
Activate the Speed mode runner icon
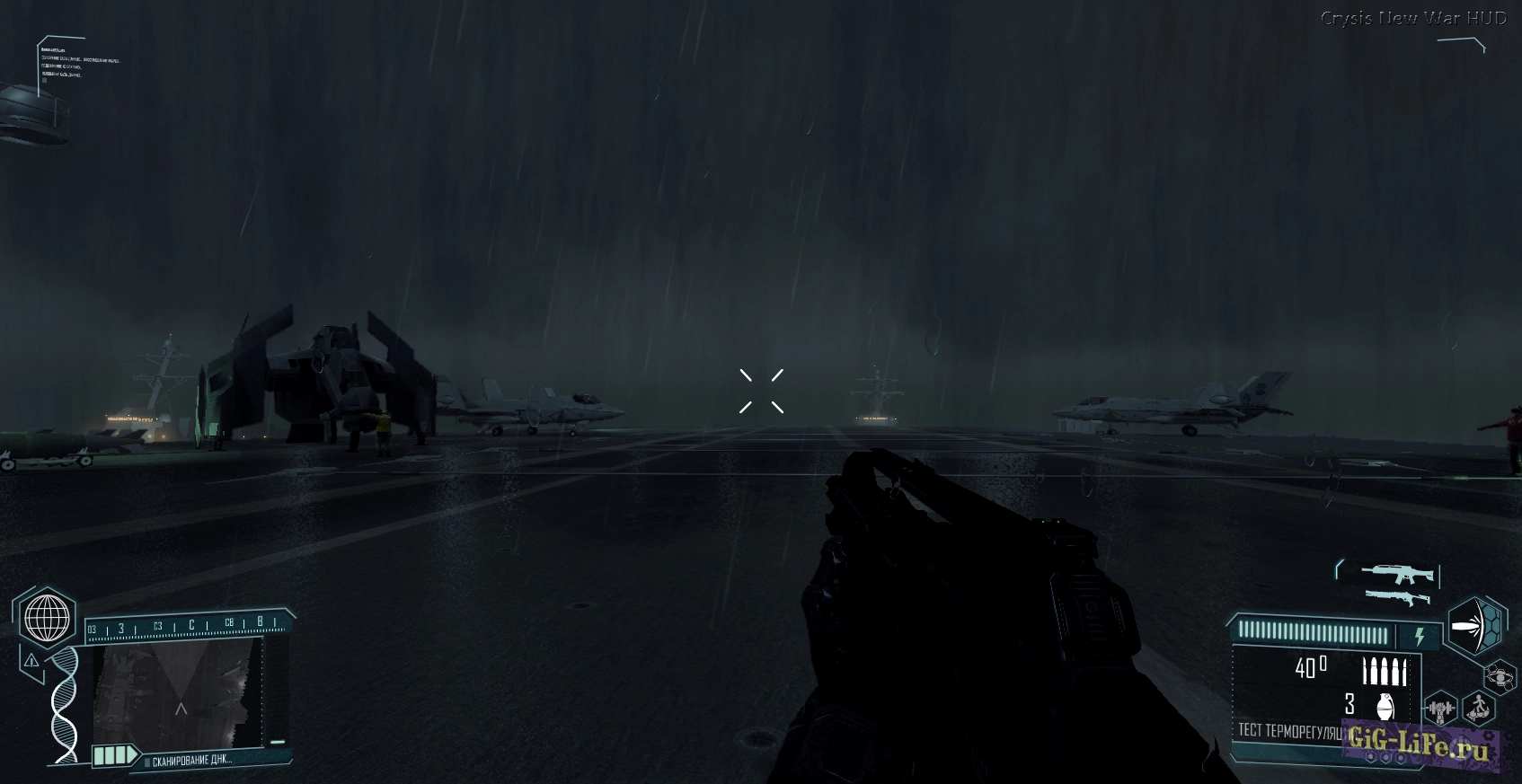tap(1477, 708)
